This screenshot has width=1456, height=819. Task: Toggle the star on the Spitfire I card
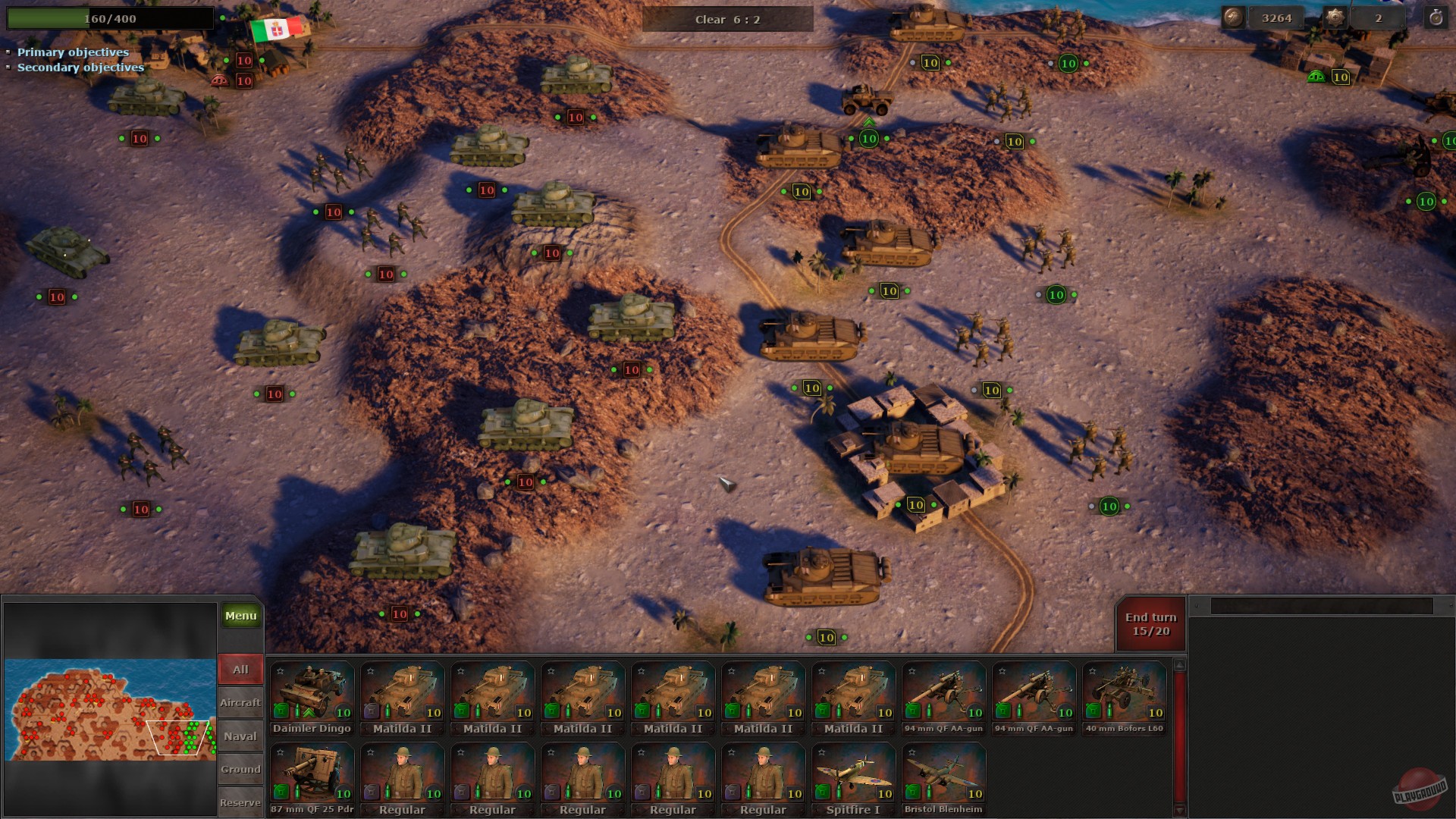(x=821, y=752)
